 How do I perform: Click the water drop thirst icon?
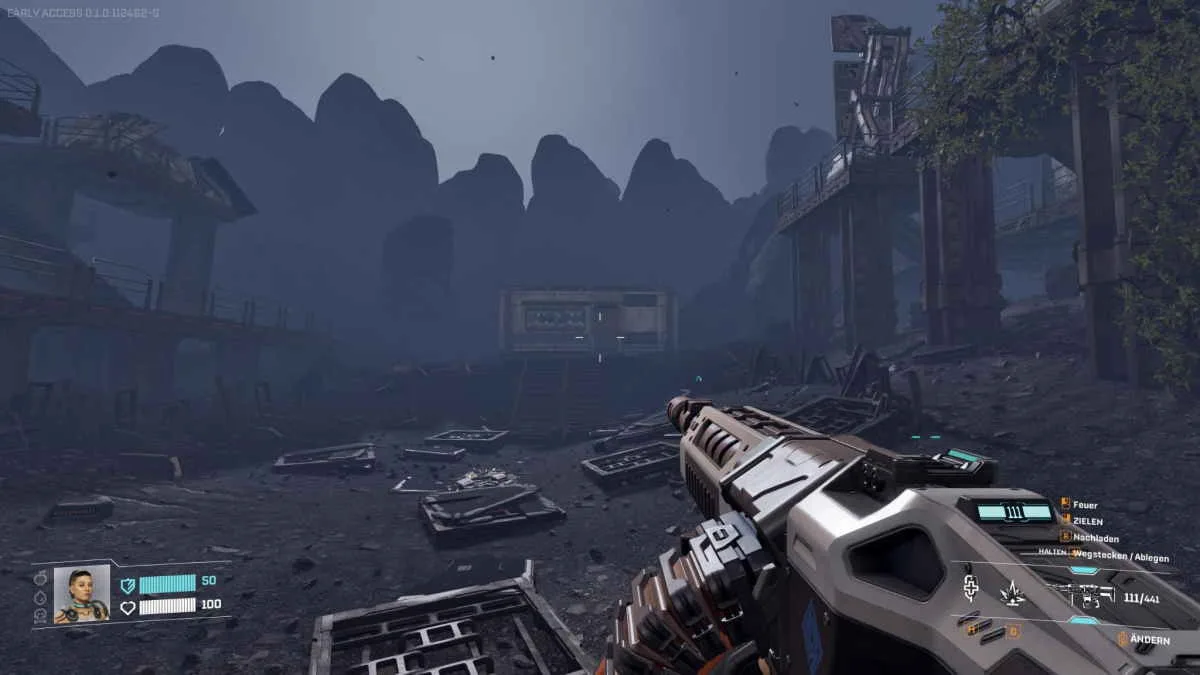(40, 597)
